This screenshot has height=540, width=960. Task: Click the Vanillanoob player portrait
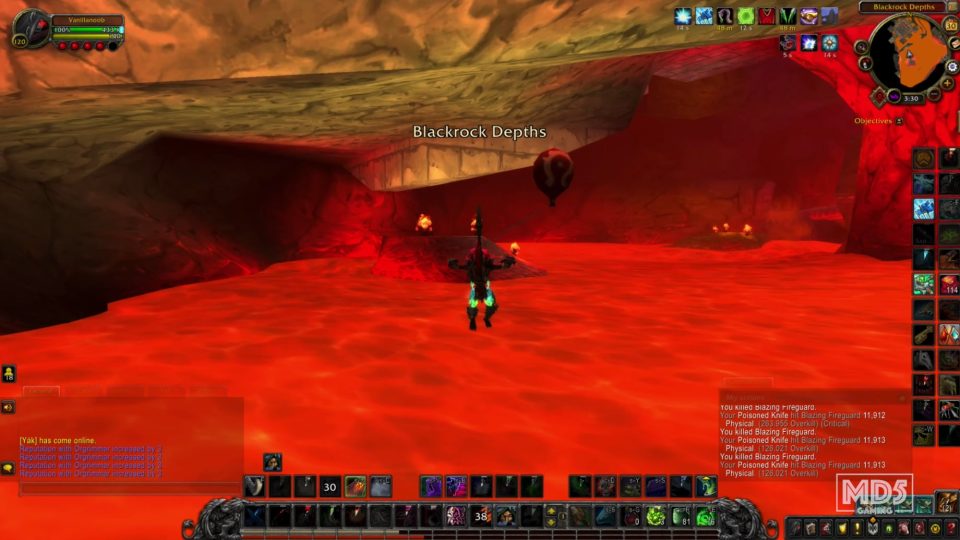click(x=29, y=30)
